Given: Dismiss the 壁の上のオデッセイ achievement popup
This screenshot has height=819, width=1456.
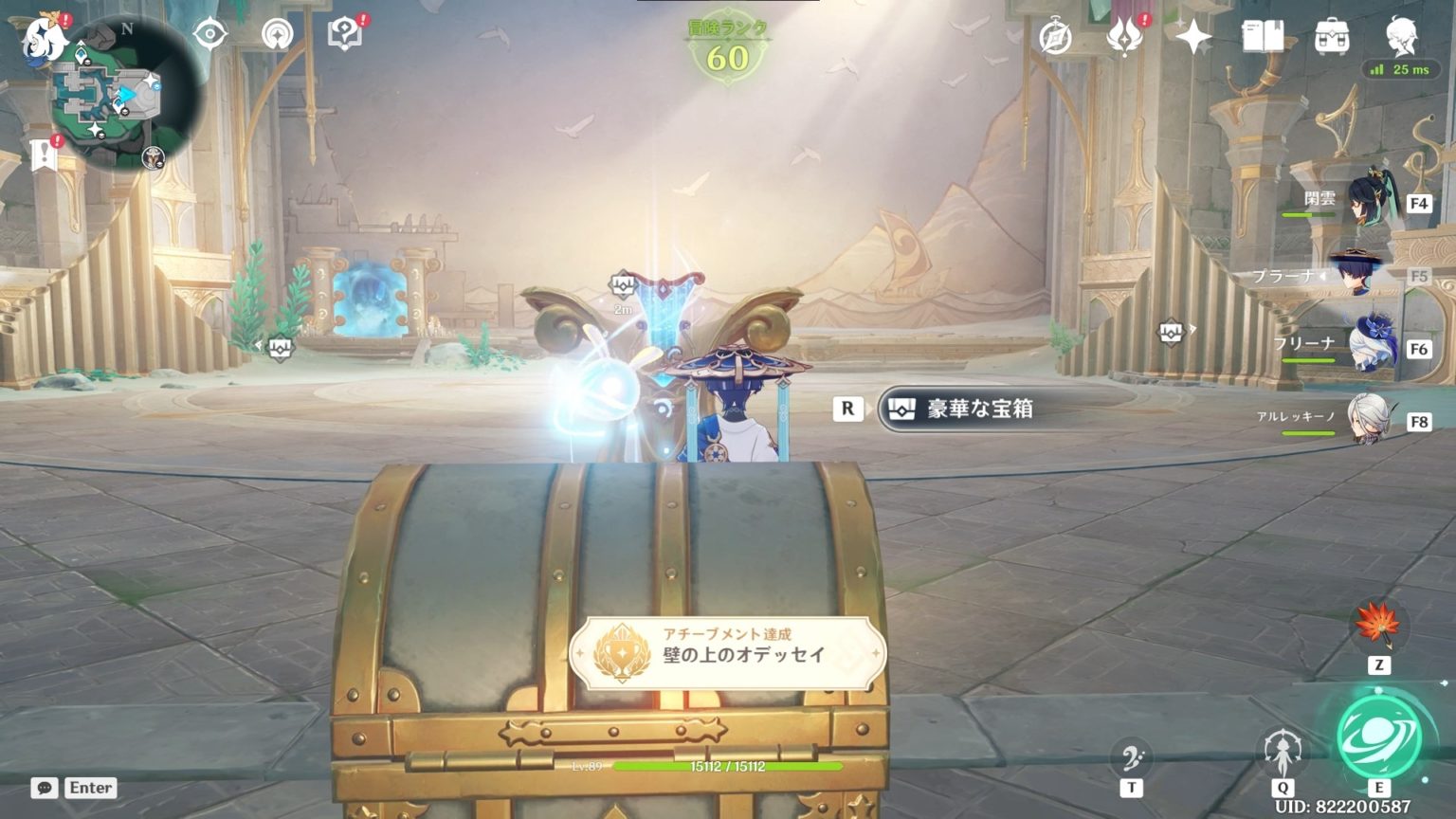Looking at the screenshot, I should [728, 651].
